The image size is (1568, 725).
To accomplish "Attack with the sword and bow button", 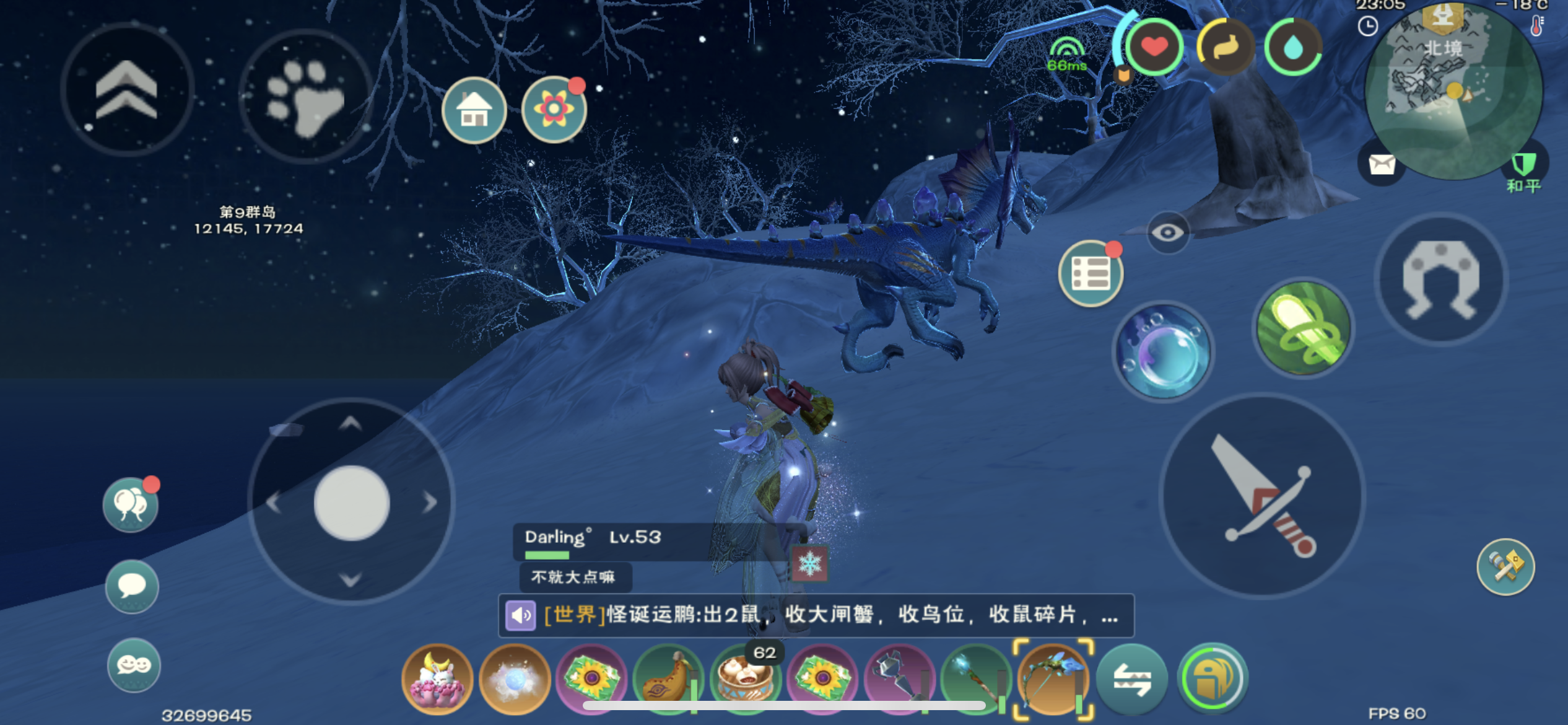I will point(1262,496).
